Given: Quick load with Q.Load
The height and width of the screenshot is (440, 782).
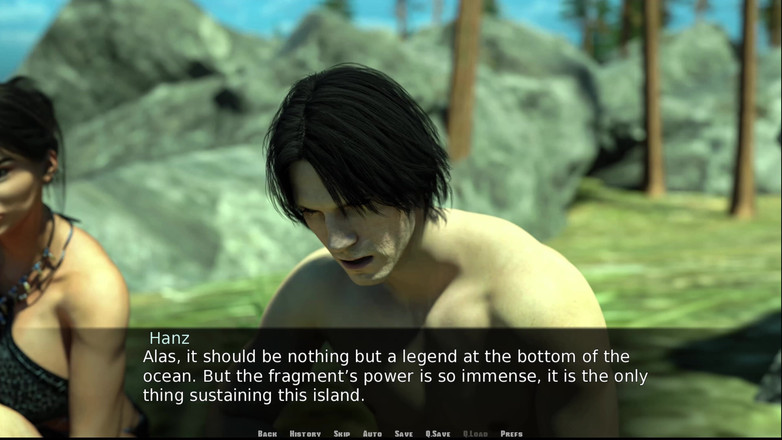Looking at the screenshot, I should (x=475, y=434).
